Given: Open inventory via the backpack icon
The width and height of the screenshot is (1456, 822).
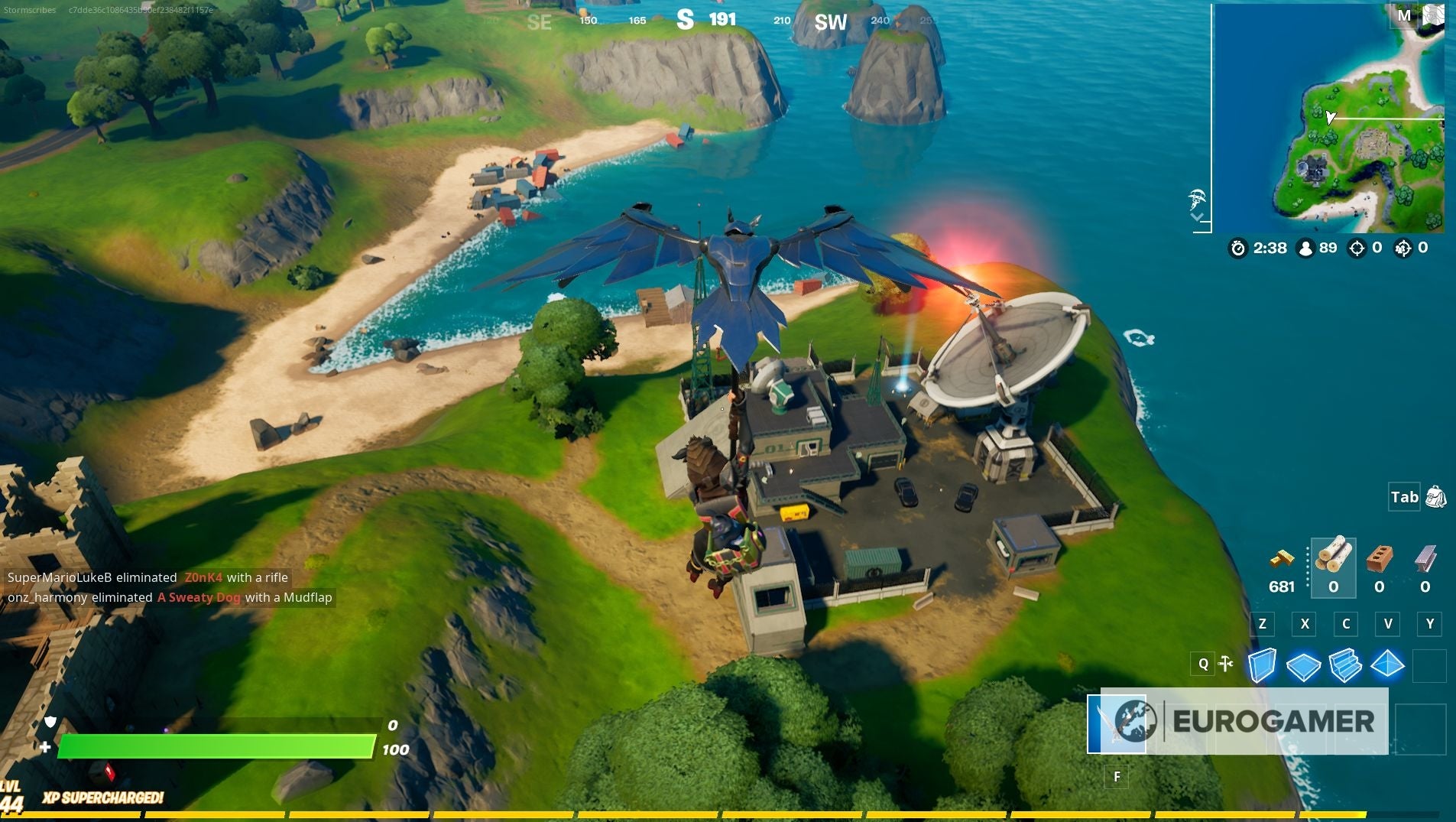Looking at the screenshot, I should (1436, 497).
